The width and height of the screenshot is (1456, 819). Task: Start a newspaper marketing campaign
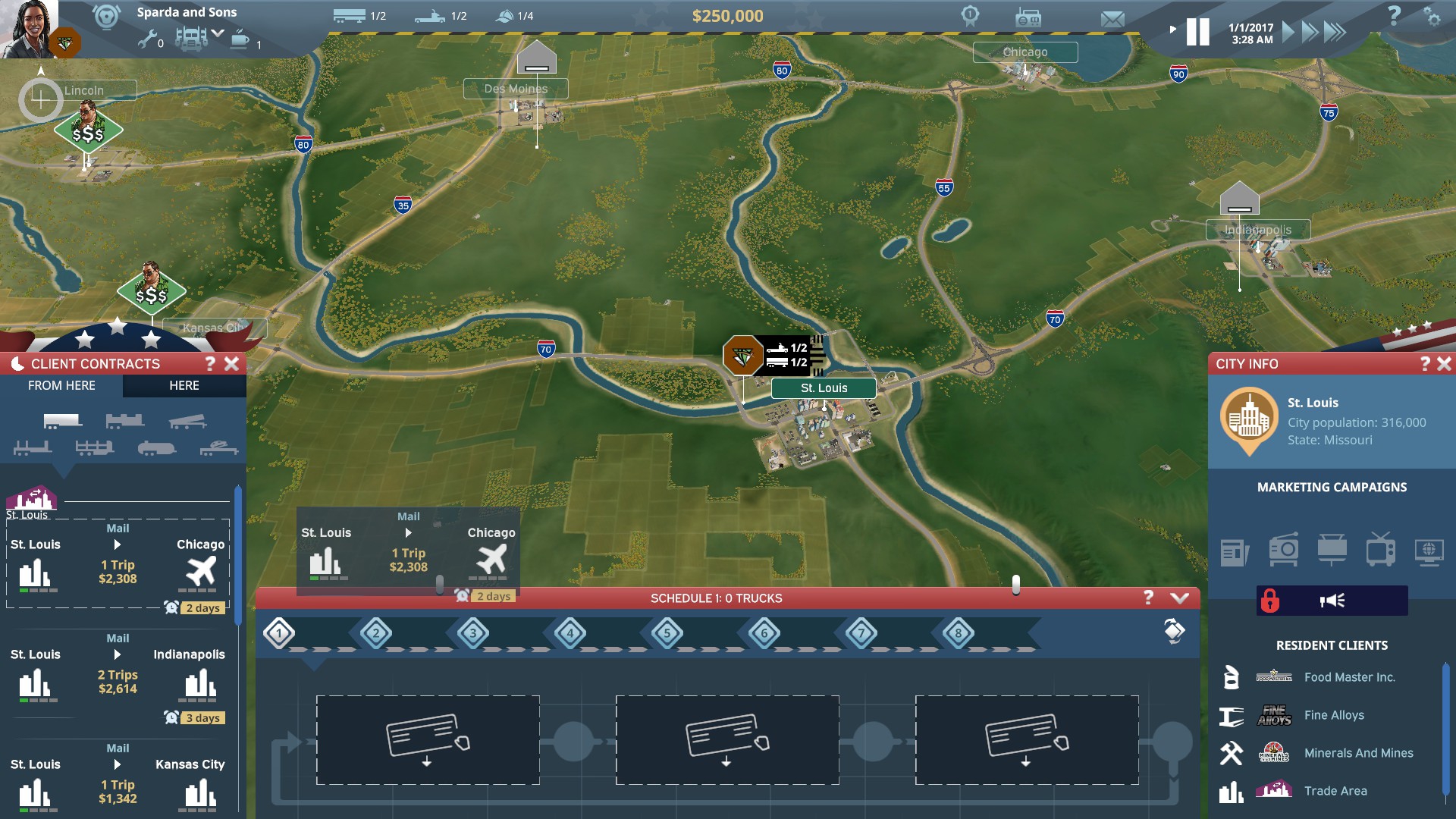click(x=1234, y=551)
